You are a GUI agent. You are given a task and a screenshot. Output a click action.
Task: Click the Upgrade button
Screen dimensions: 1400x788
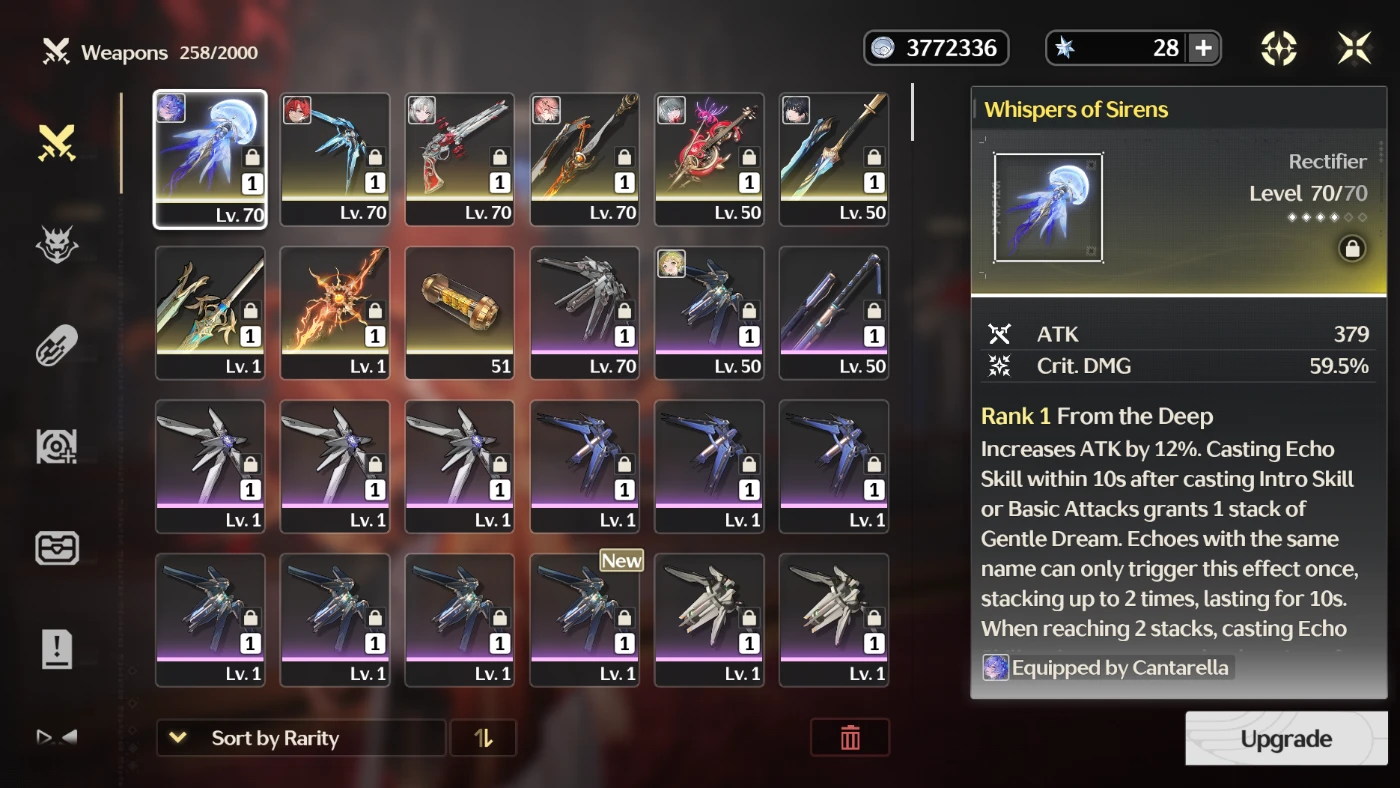tap(1286, 739)
